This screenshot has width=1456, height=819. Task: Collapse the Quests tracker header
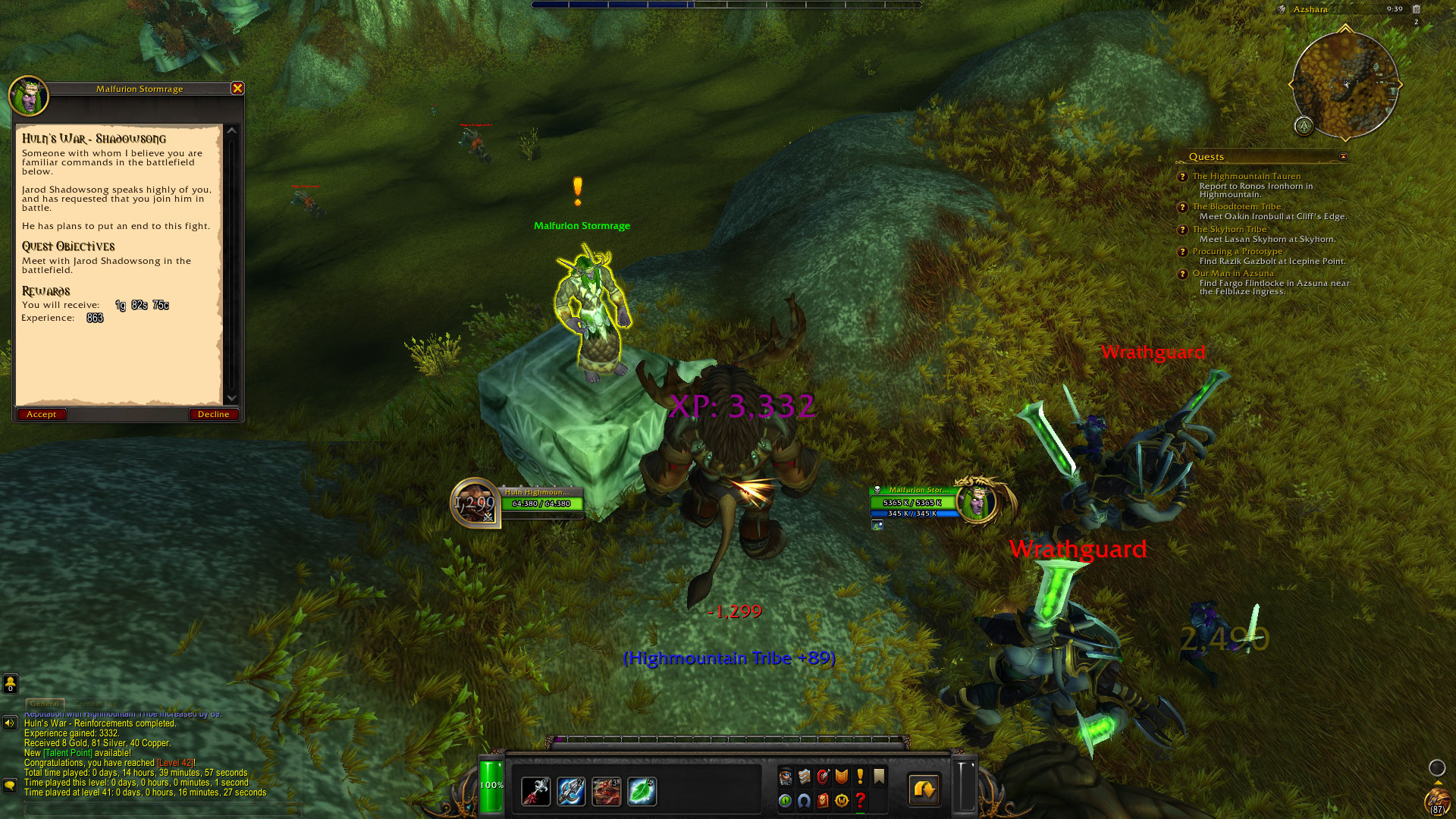[1343, 157]
